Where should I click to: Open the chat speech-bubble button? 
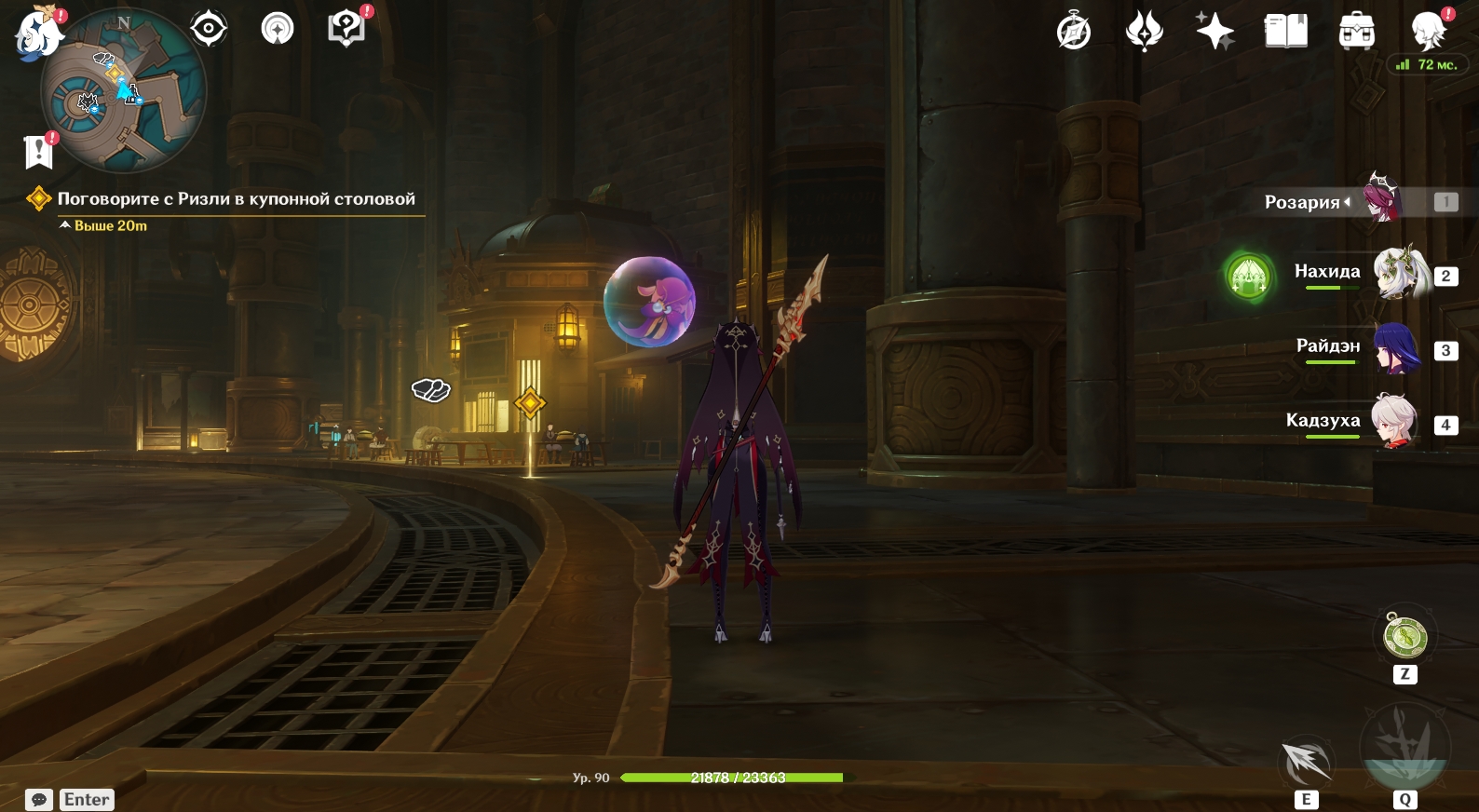(x=39, y=800)
